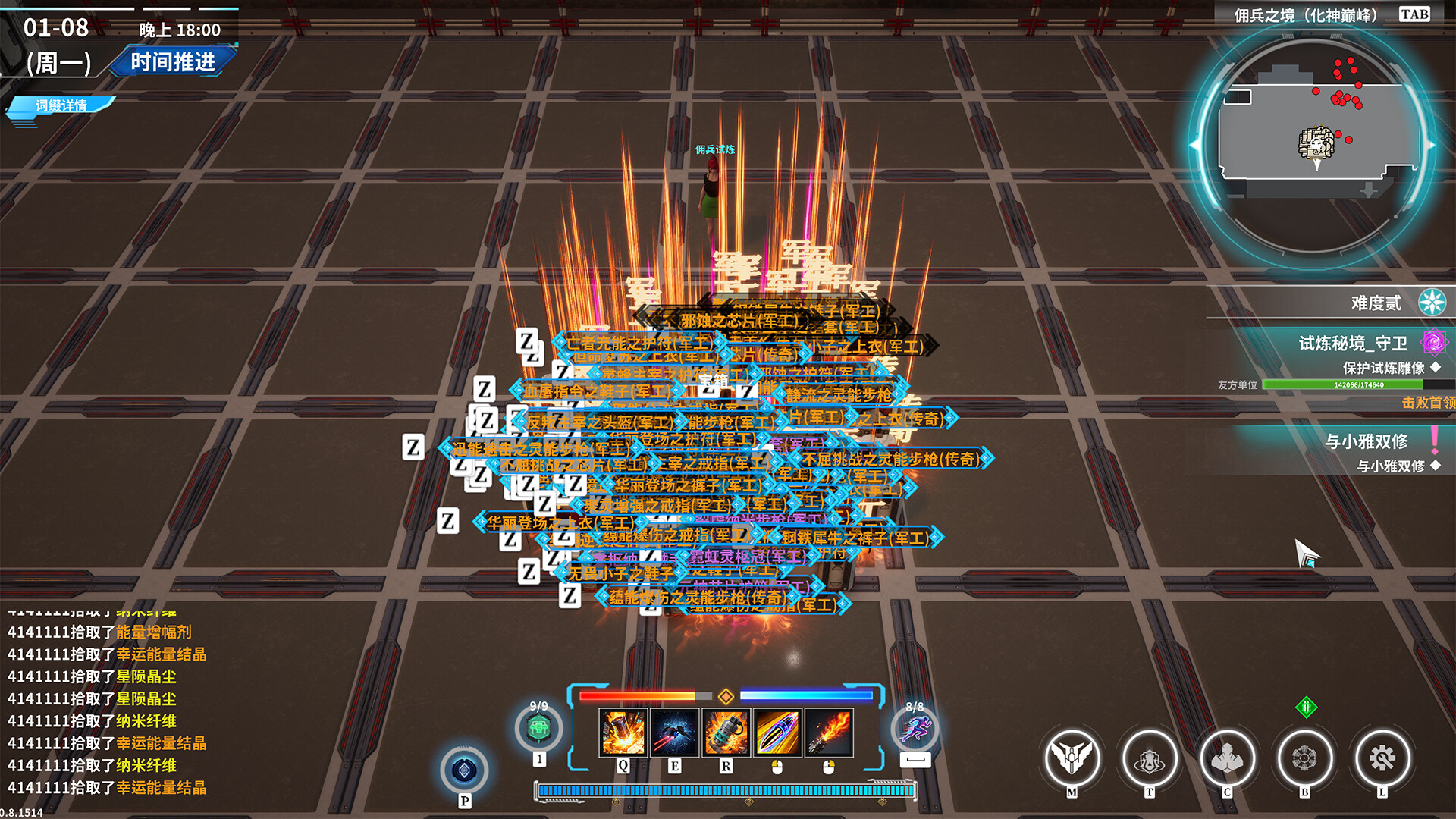This screenshot has height=819, width=1456.
Task: Open the circular vault-wheel menu button
Action: (1304, 758)
